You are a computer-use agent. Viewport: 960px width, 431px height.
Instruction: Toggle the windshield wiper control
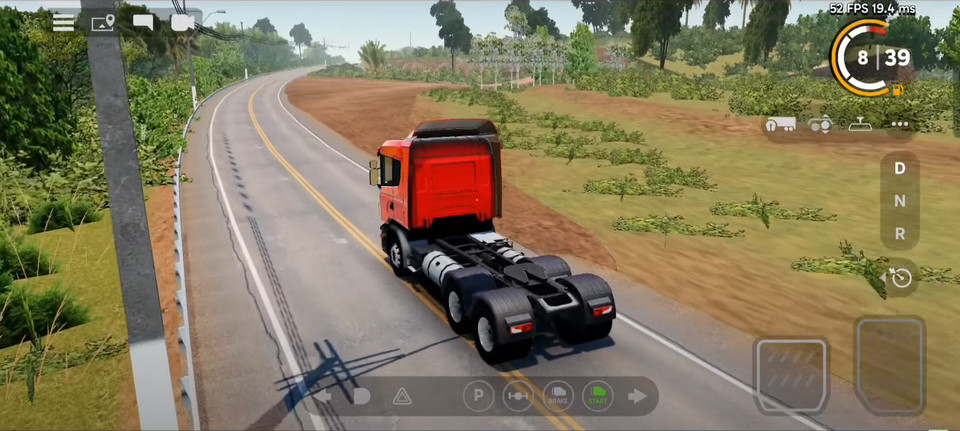coord(860,125)
